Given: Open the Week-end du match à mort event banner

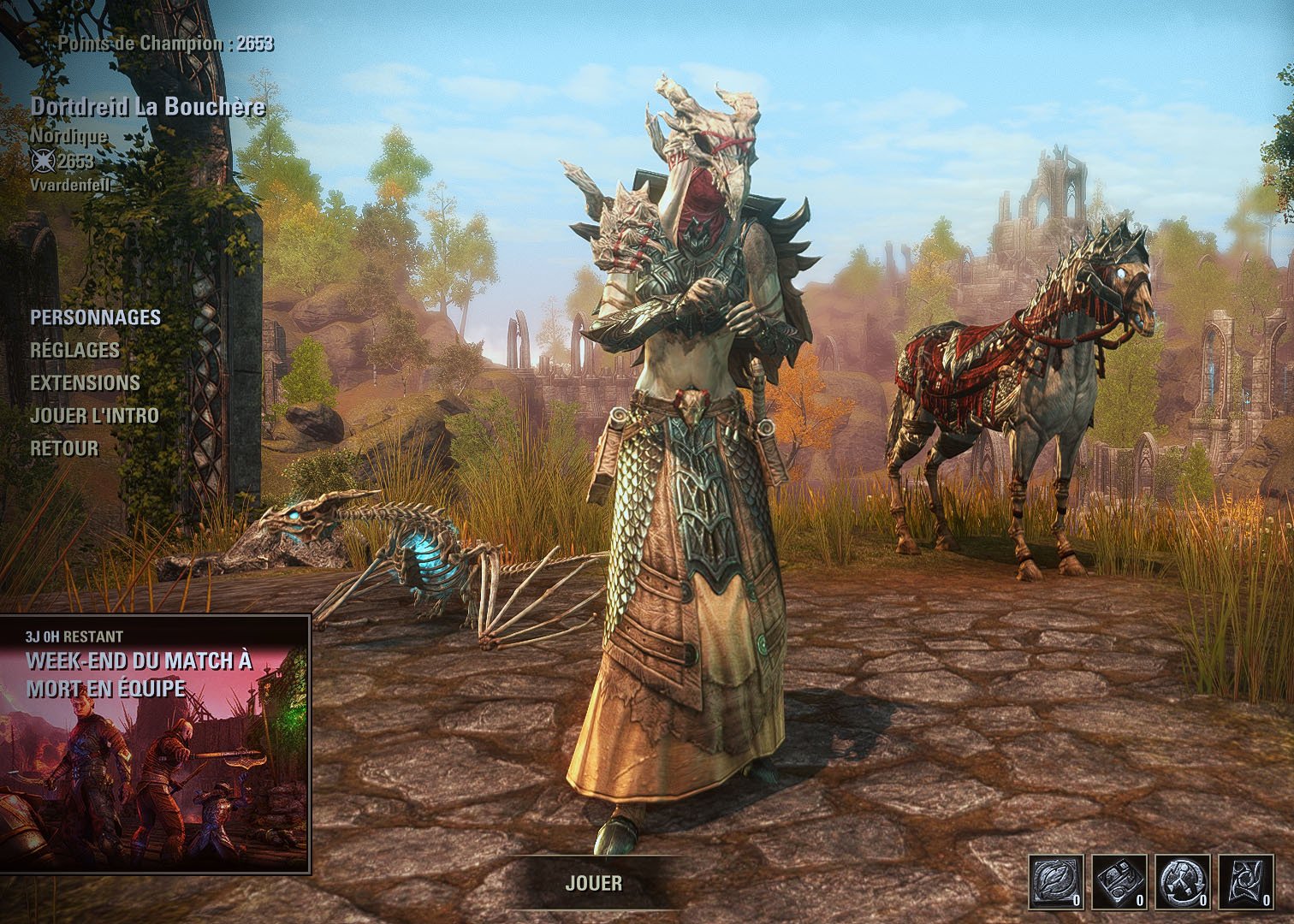Looking at the screenshot, I should (x=155, y=743).
